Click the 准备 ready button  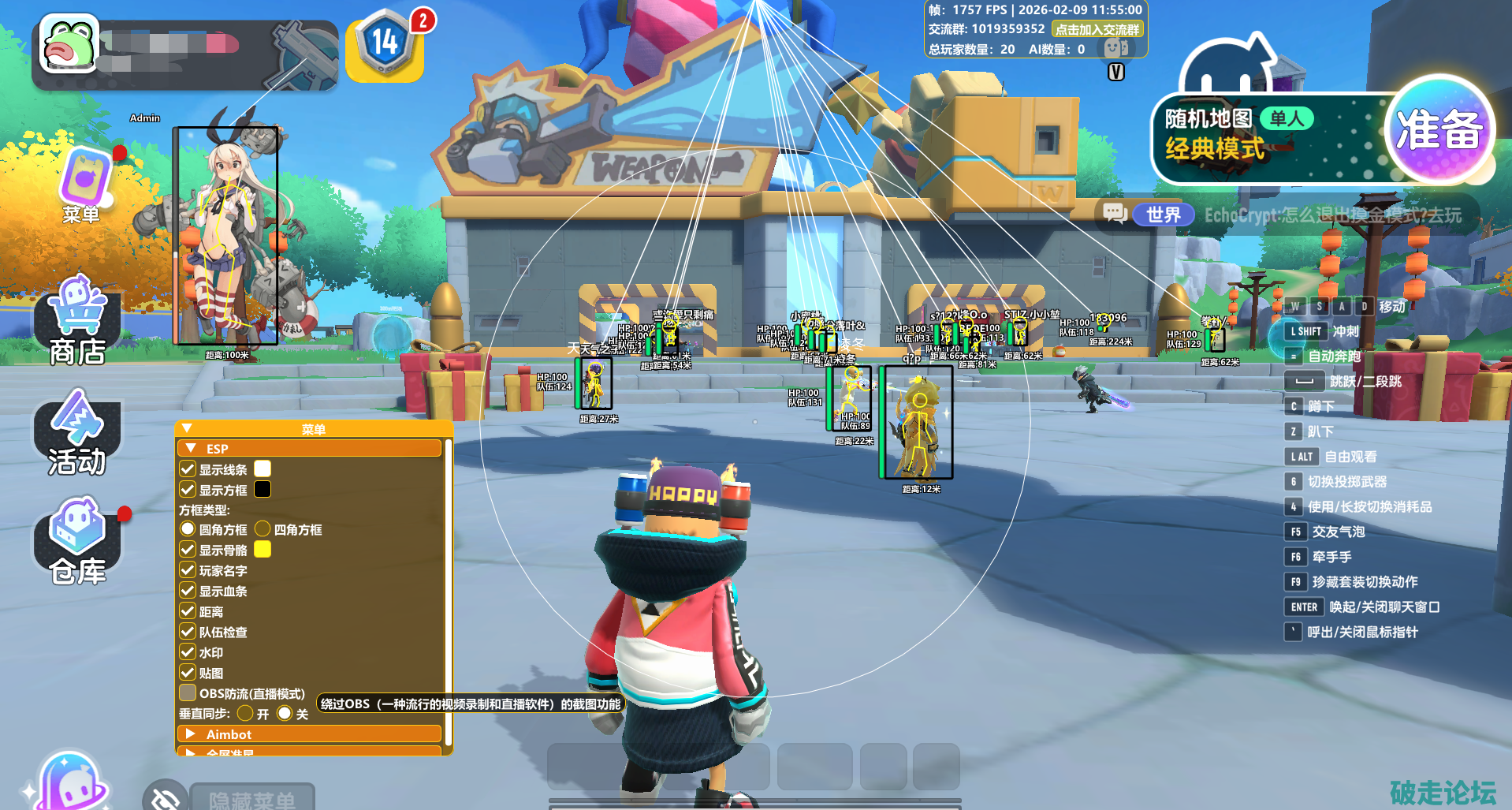(1439, 131)
